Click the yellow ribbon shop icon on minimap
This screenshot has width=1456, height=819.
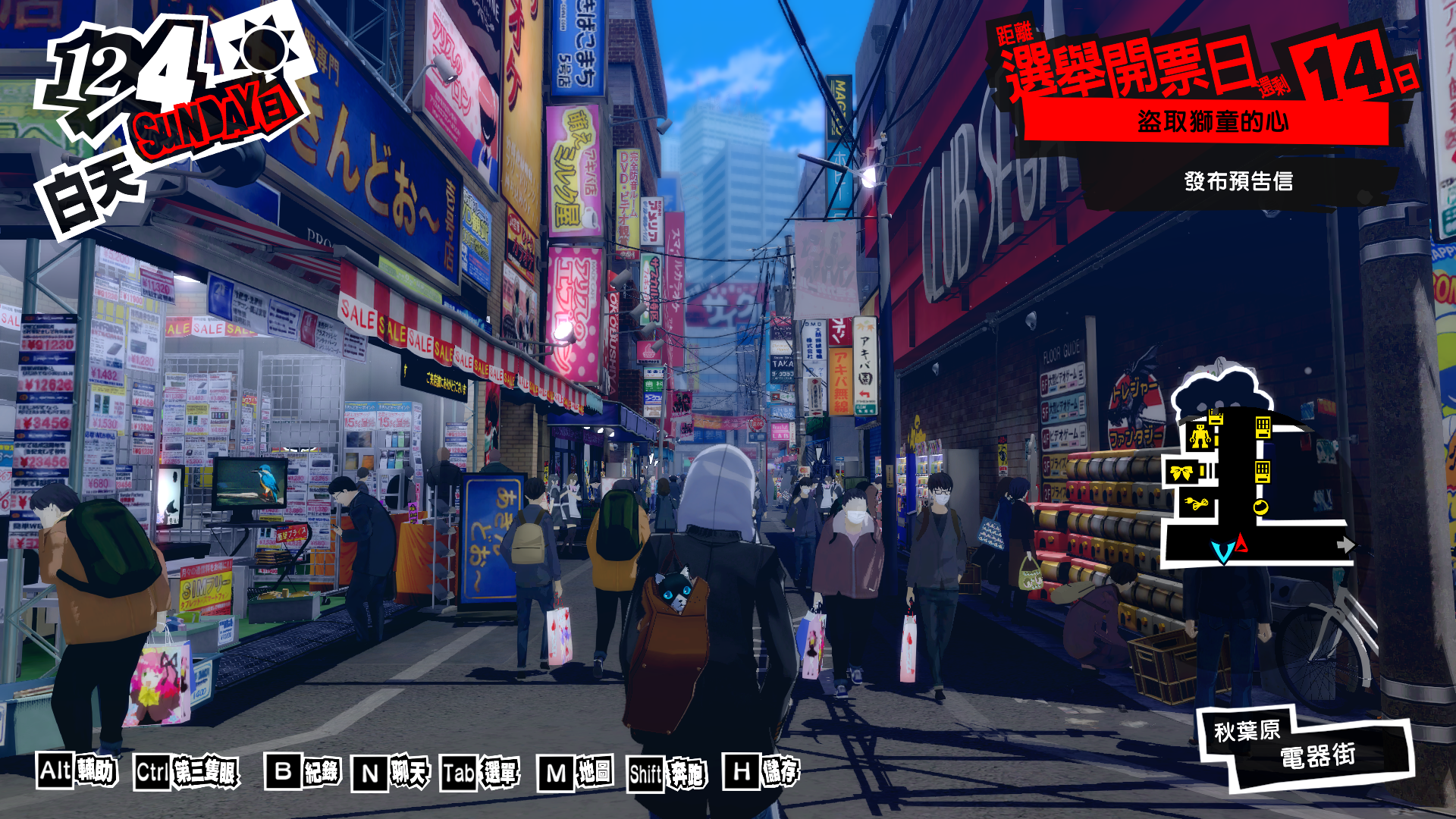[1181, 471]
